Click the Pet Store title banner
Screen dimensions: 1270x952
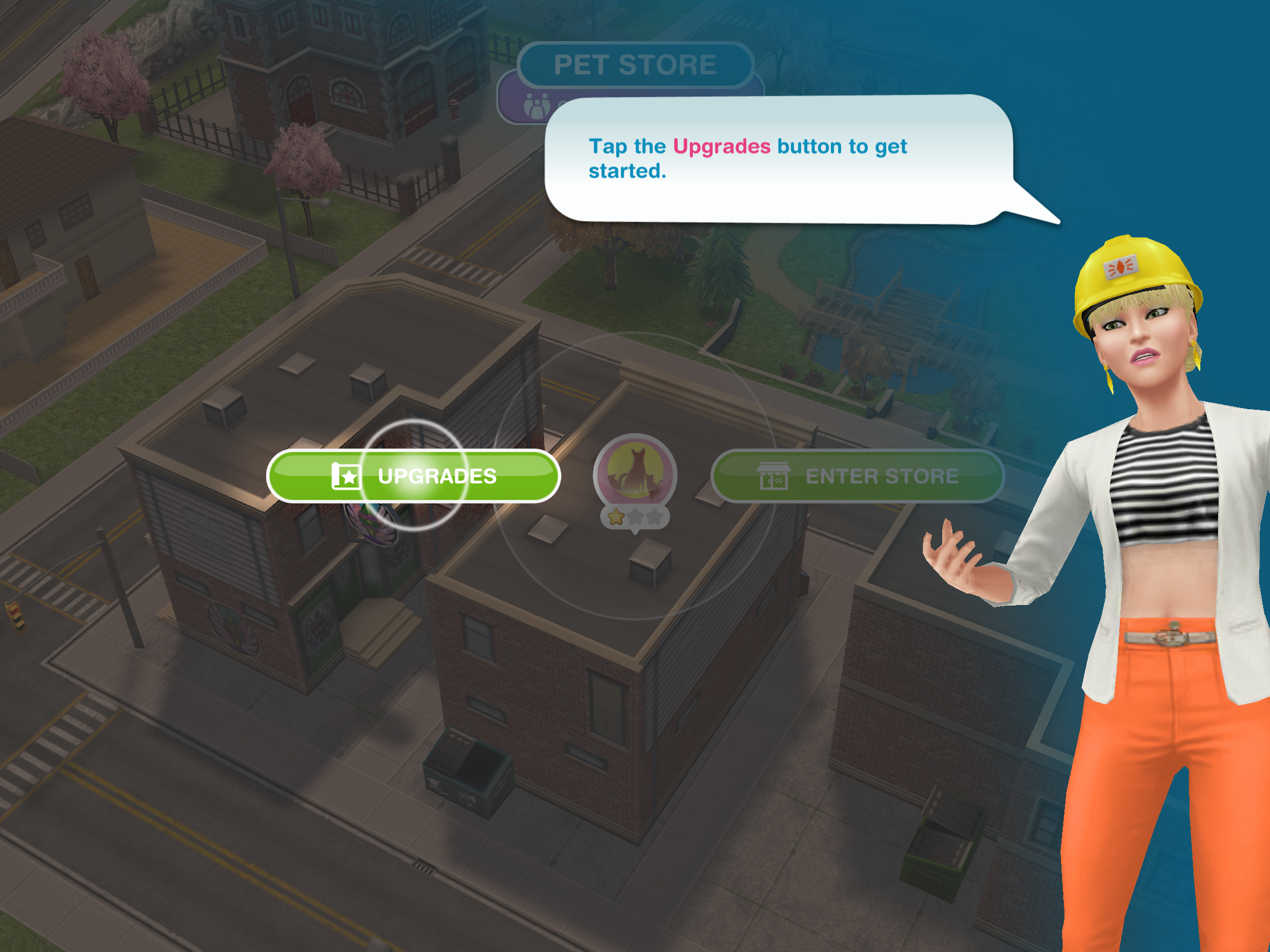point(635,64)
